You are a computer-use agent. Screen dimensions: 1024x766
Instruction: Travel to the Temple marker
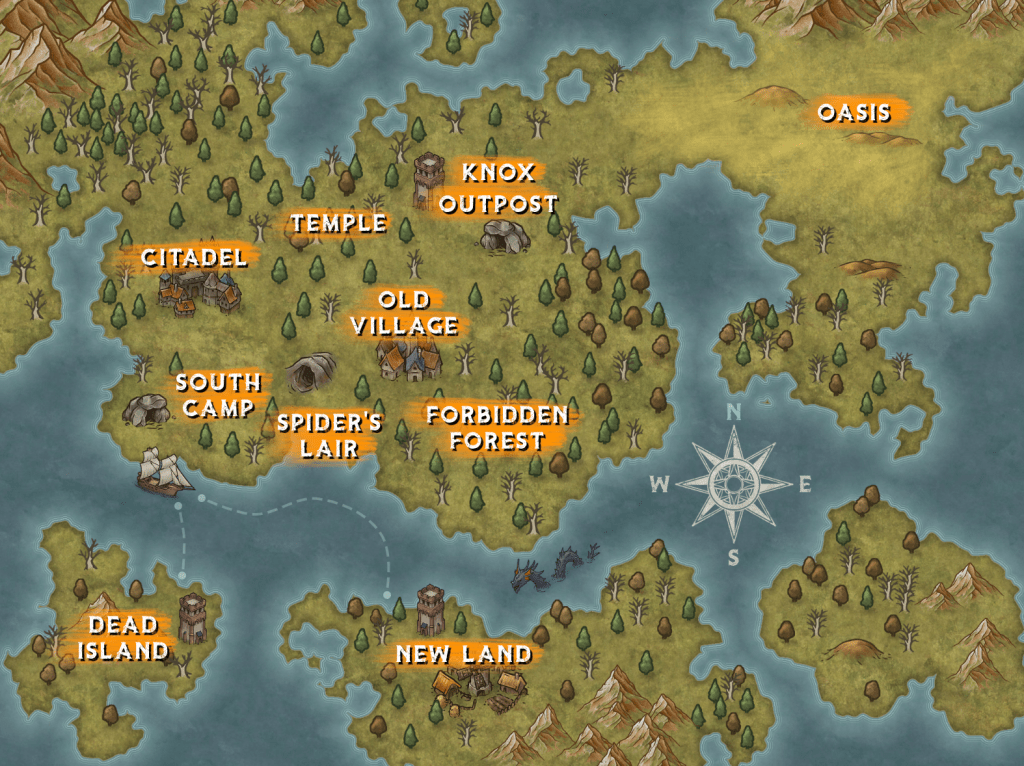point(338,224)
